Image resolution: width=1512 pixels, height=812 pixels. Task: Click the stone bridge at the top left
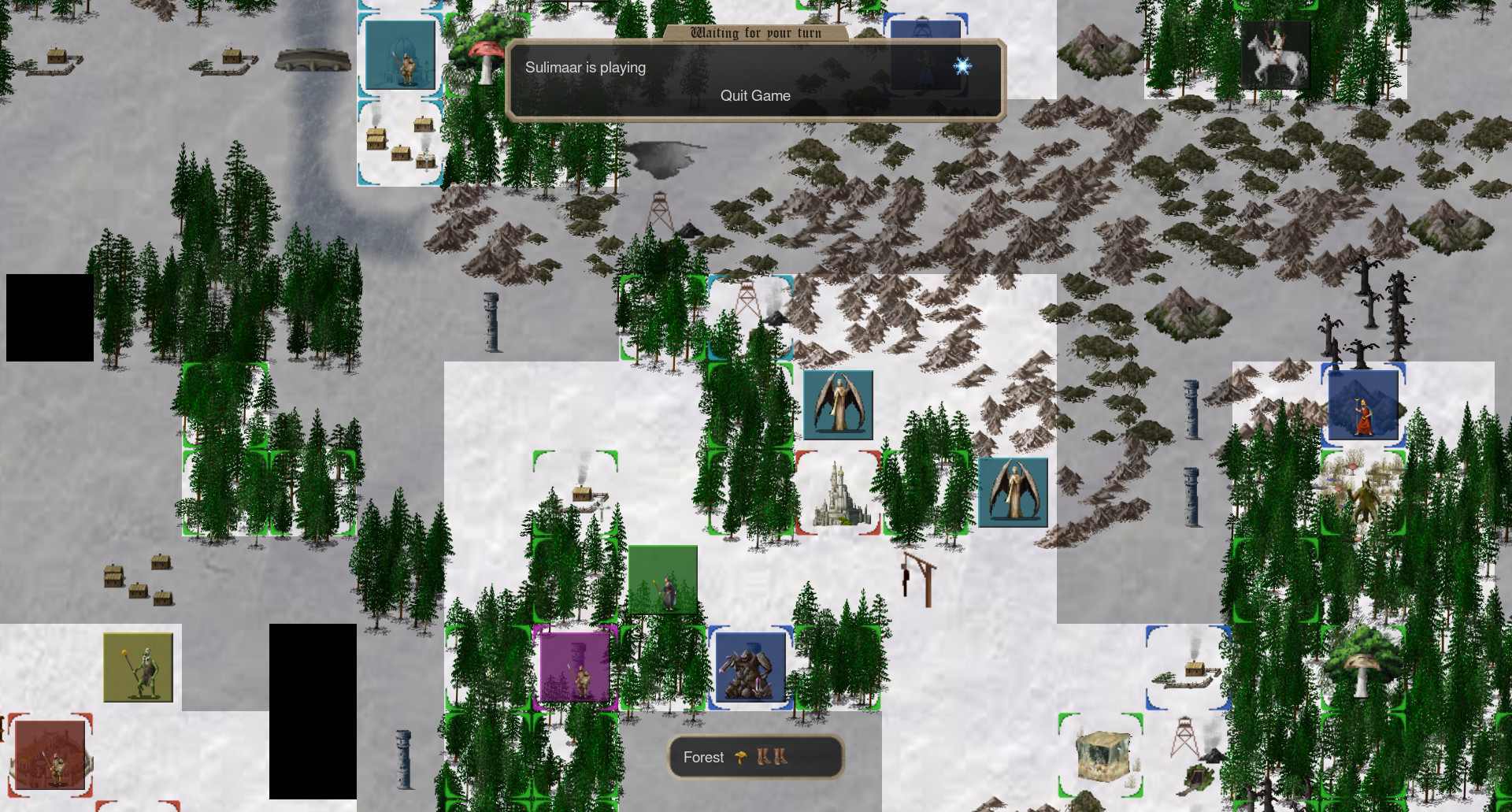314,58
